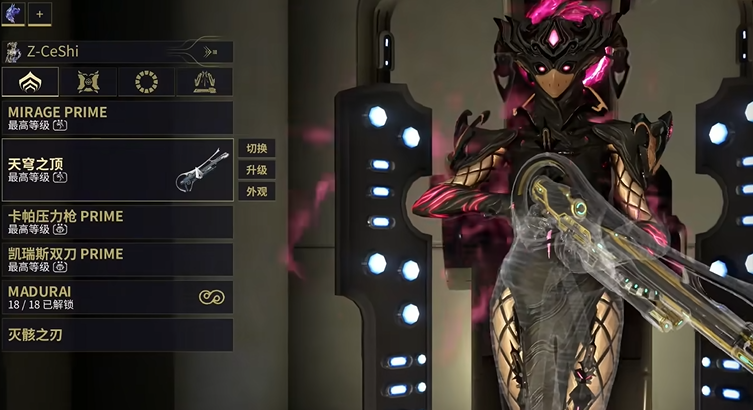Click the 升级 upgrade button
753x410 pixels.
pos(256,170)
